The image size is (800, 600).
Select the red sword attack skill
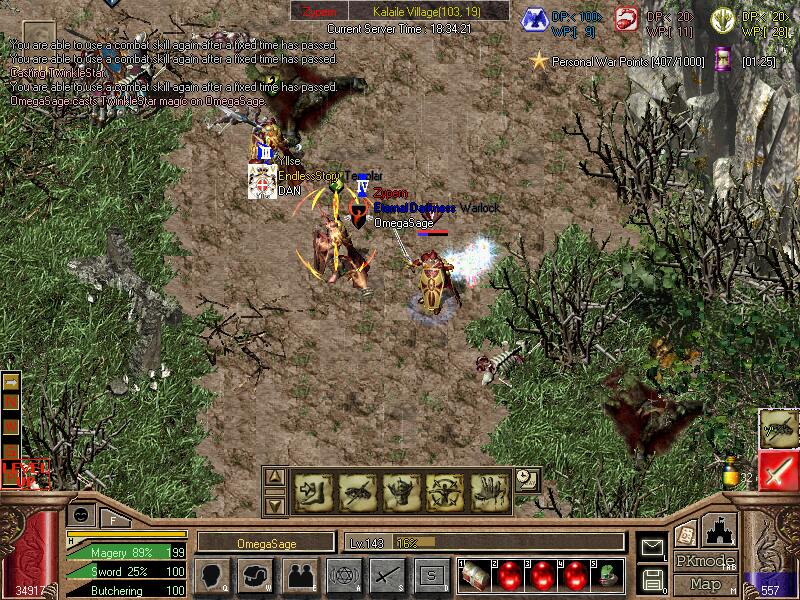pyautogui.click(x=777, y=471)
